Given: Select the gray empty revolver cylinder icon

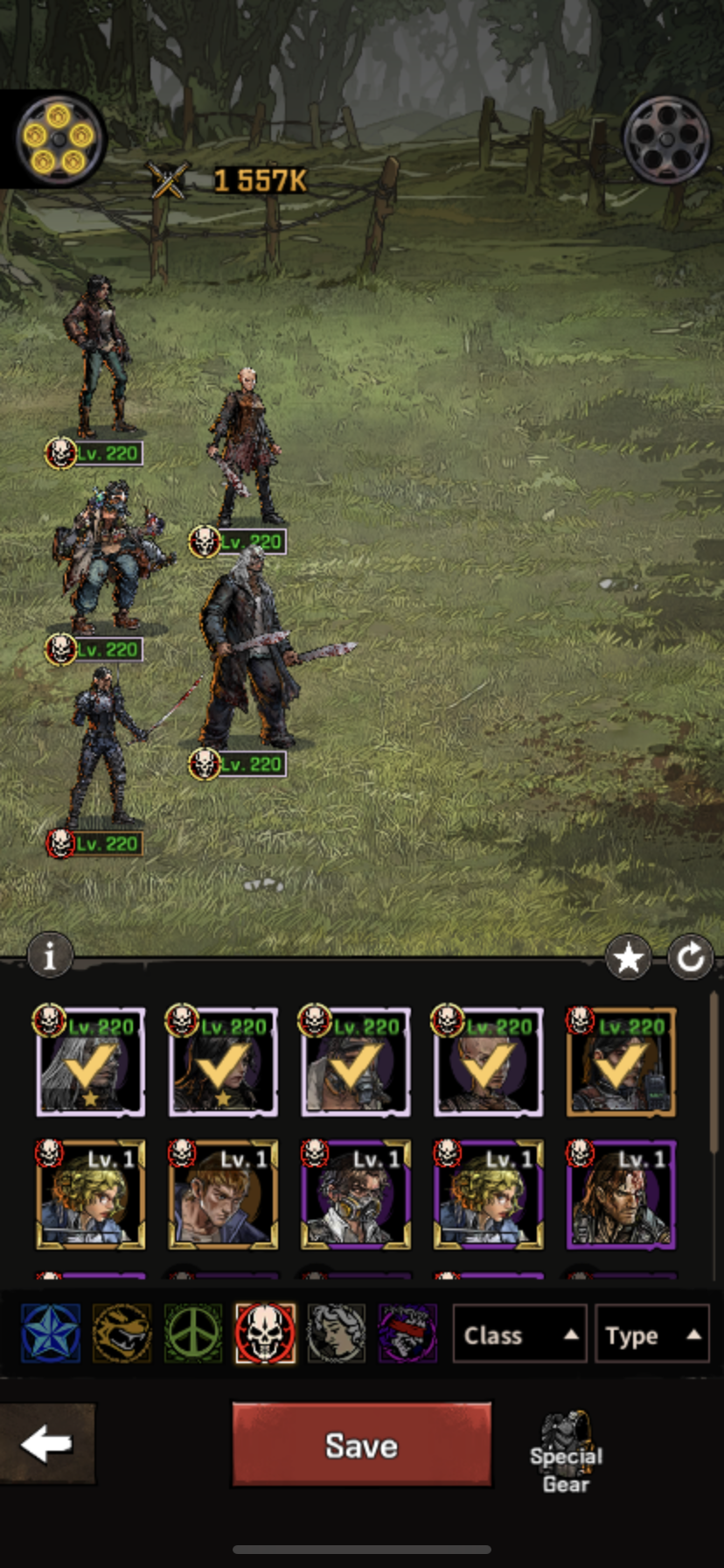Looking at the screenshot, I should [x=666, y=138].
